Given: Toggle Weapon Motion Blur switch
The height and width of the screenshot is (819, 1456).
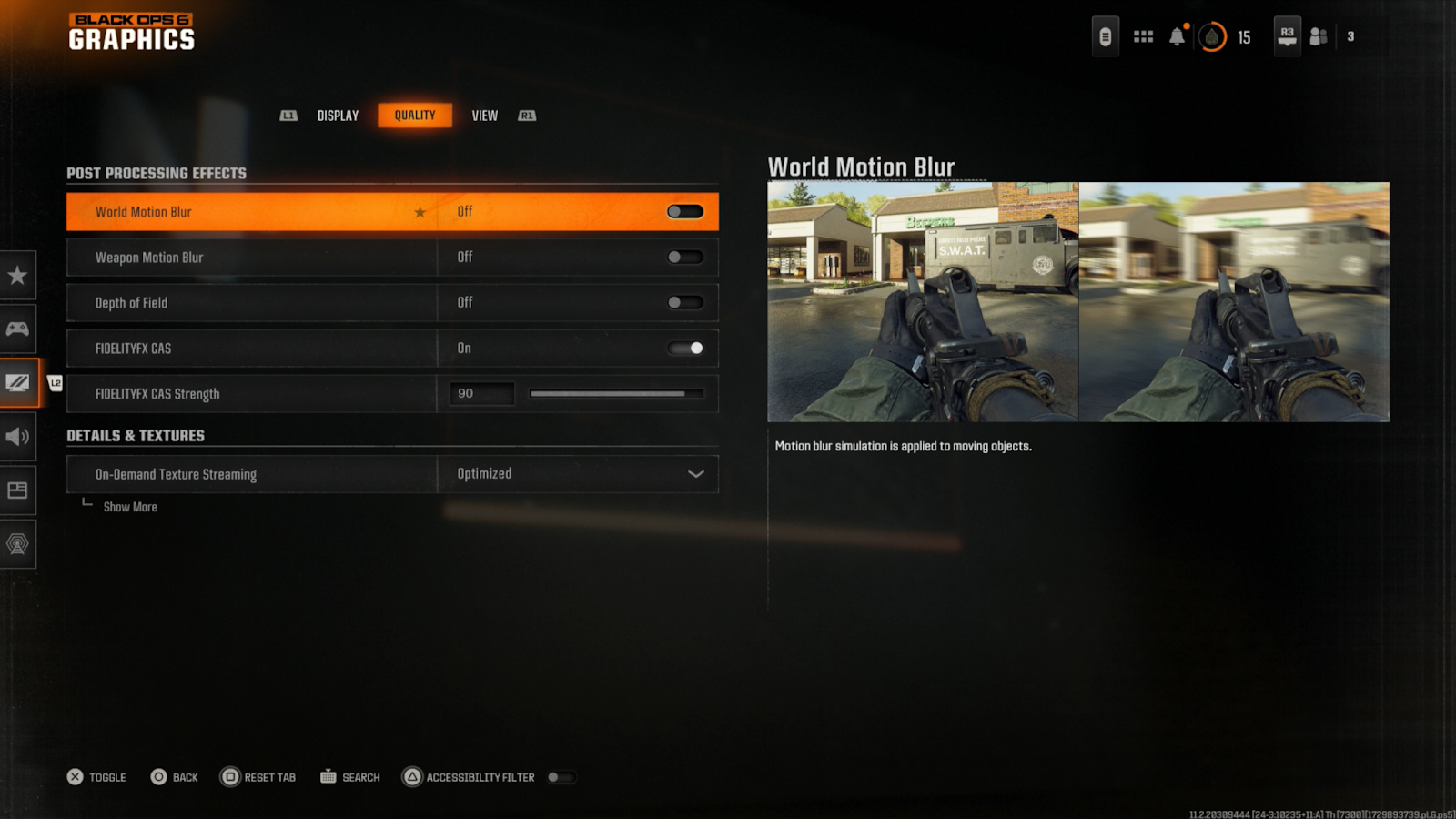Looking at the screenshot, I should tap(685, 258).
